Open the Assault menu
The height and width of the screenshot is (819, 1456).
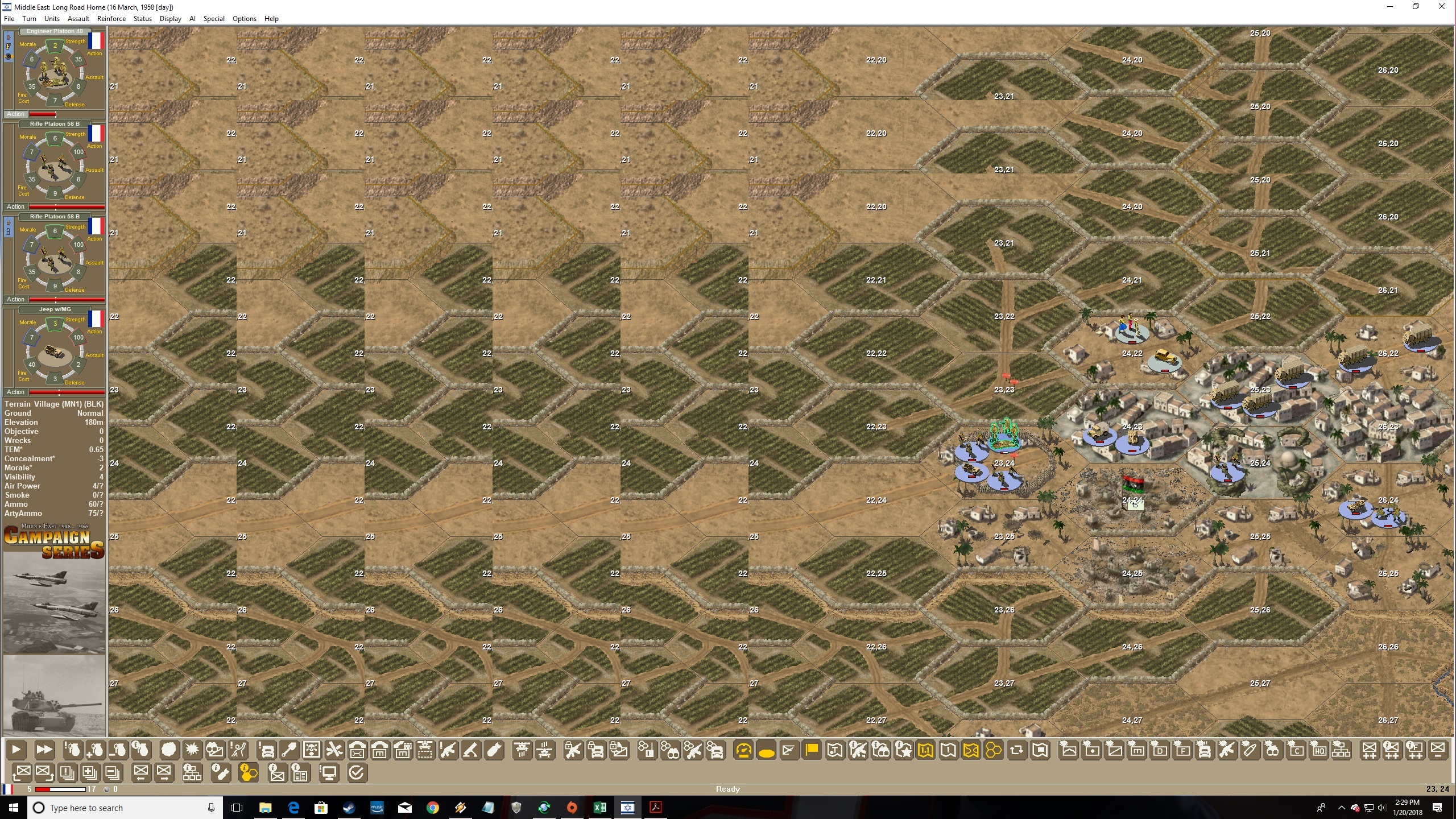click(79, 18)
